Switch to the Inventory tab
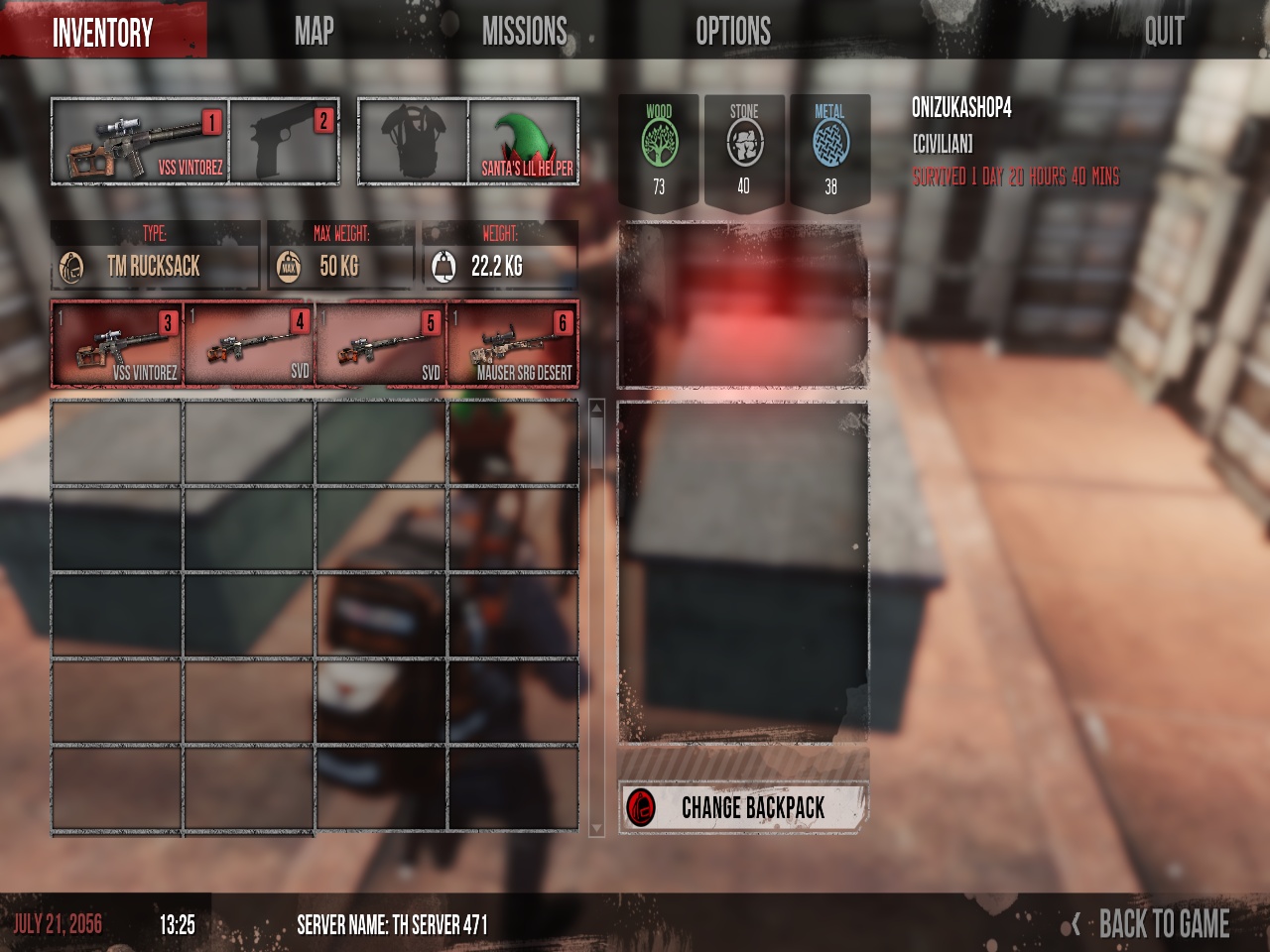Viewport: 1270px width, 952px height. pos(102,32)
